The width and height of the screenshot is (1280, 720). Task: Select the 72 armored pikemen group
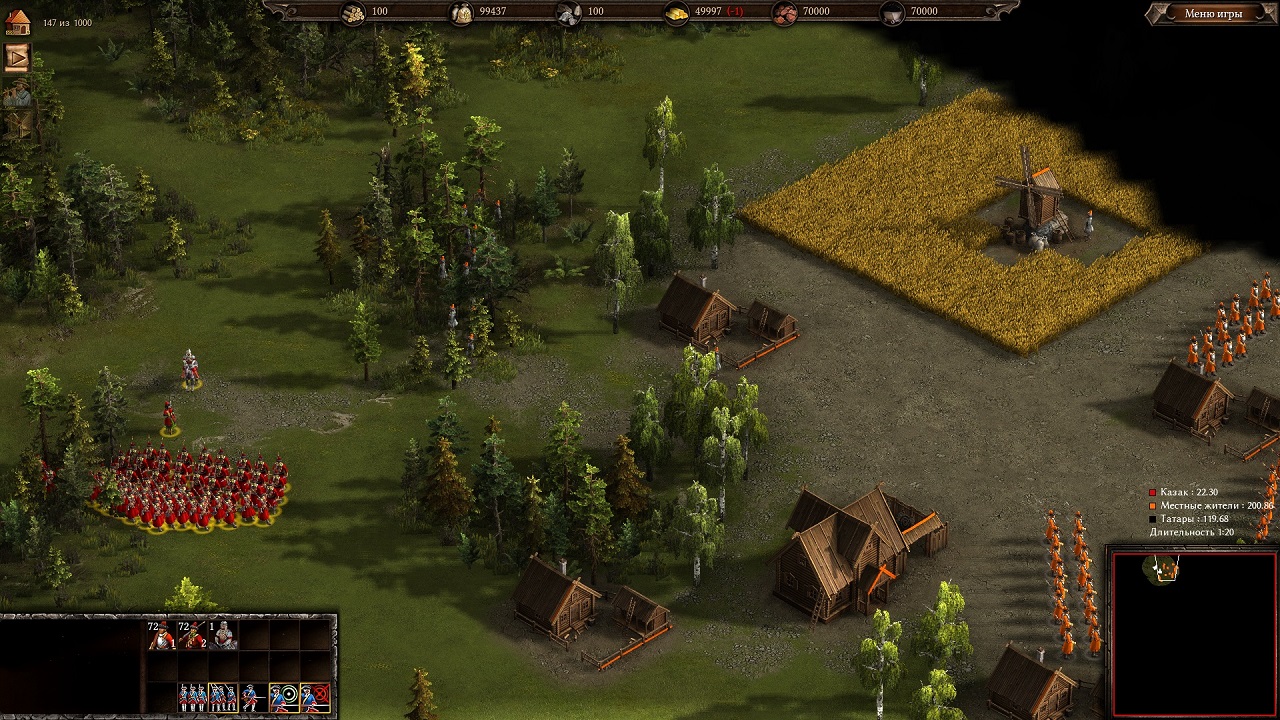pyautogui.click(x=161, y=635)
